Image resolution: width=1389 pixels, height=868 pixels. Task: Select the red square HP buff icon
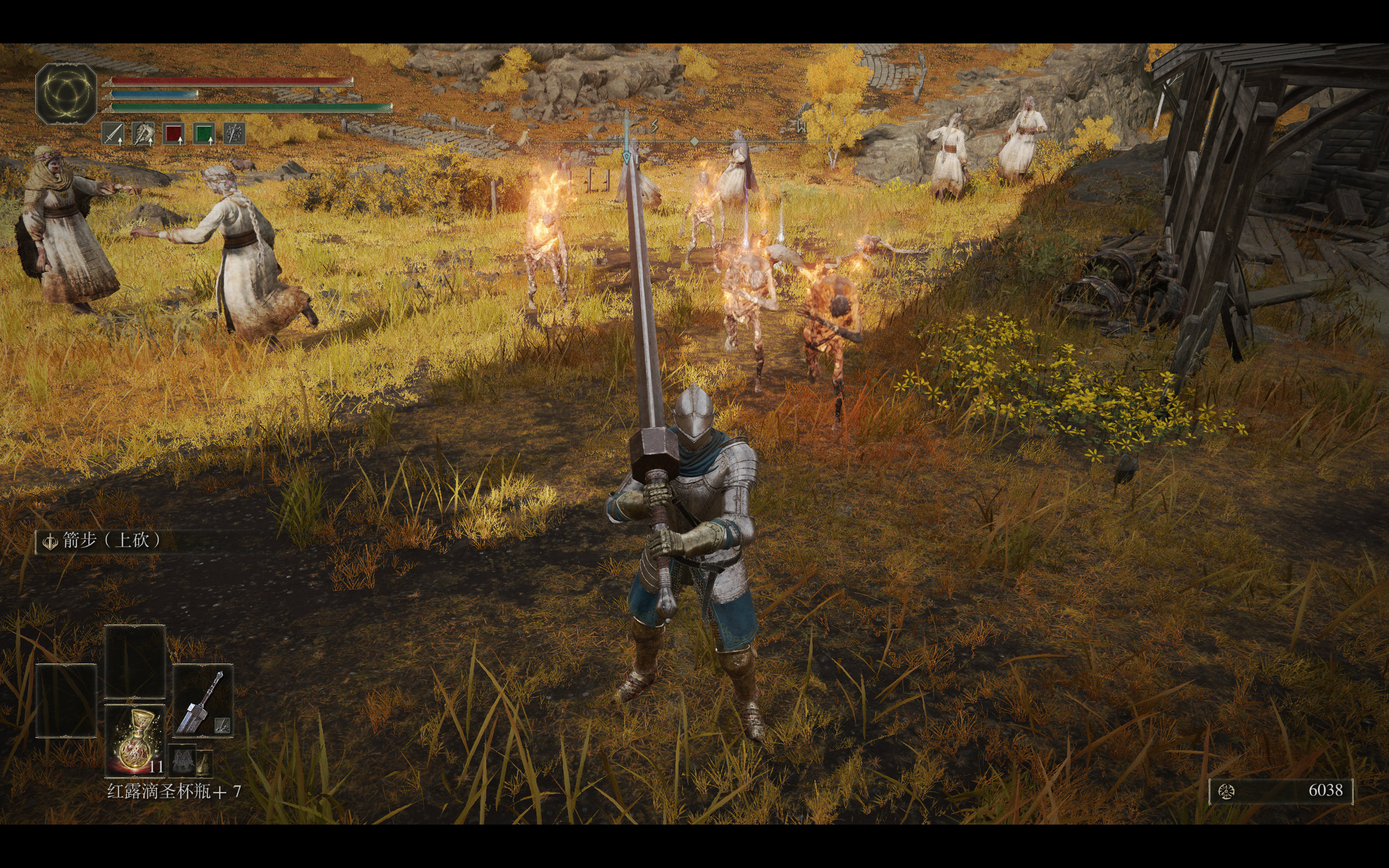pyautogui.click(x=173, y=134)
